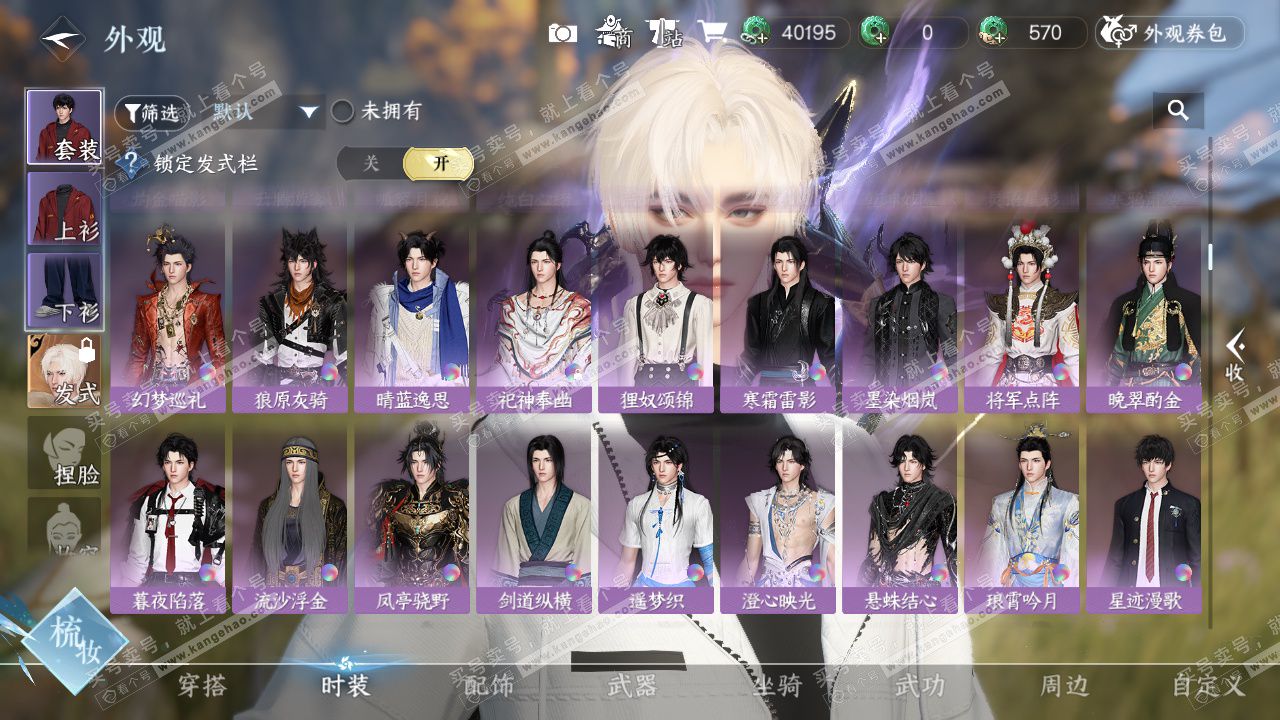Viewport: 1280px width, 720px height.
Task: Go back using the top-left arrow
Action: (x=62, y=39)
